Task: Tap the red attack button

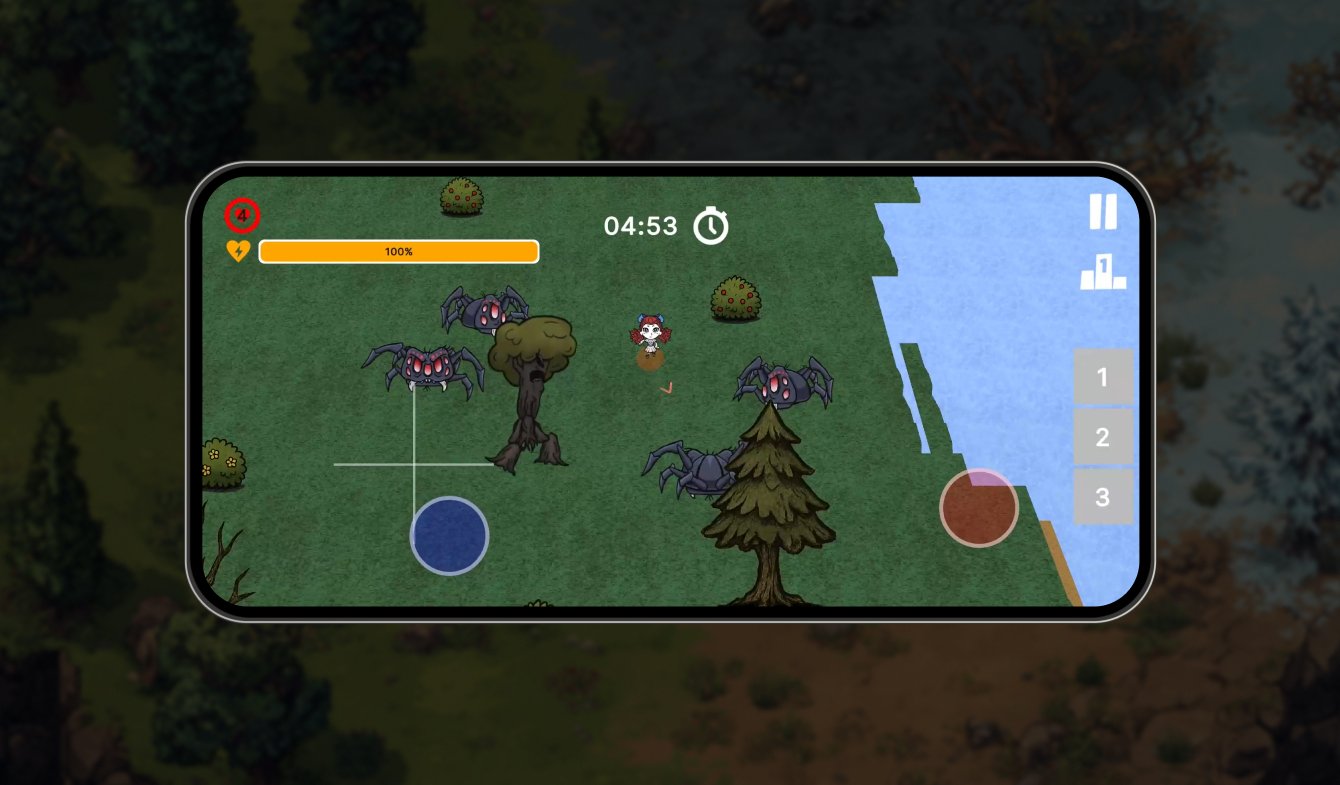Action: click(979, 508)
